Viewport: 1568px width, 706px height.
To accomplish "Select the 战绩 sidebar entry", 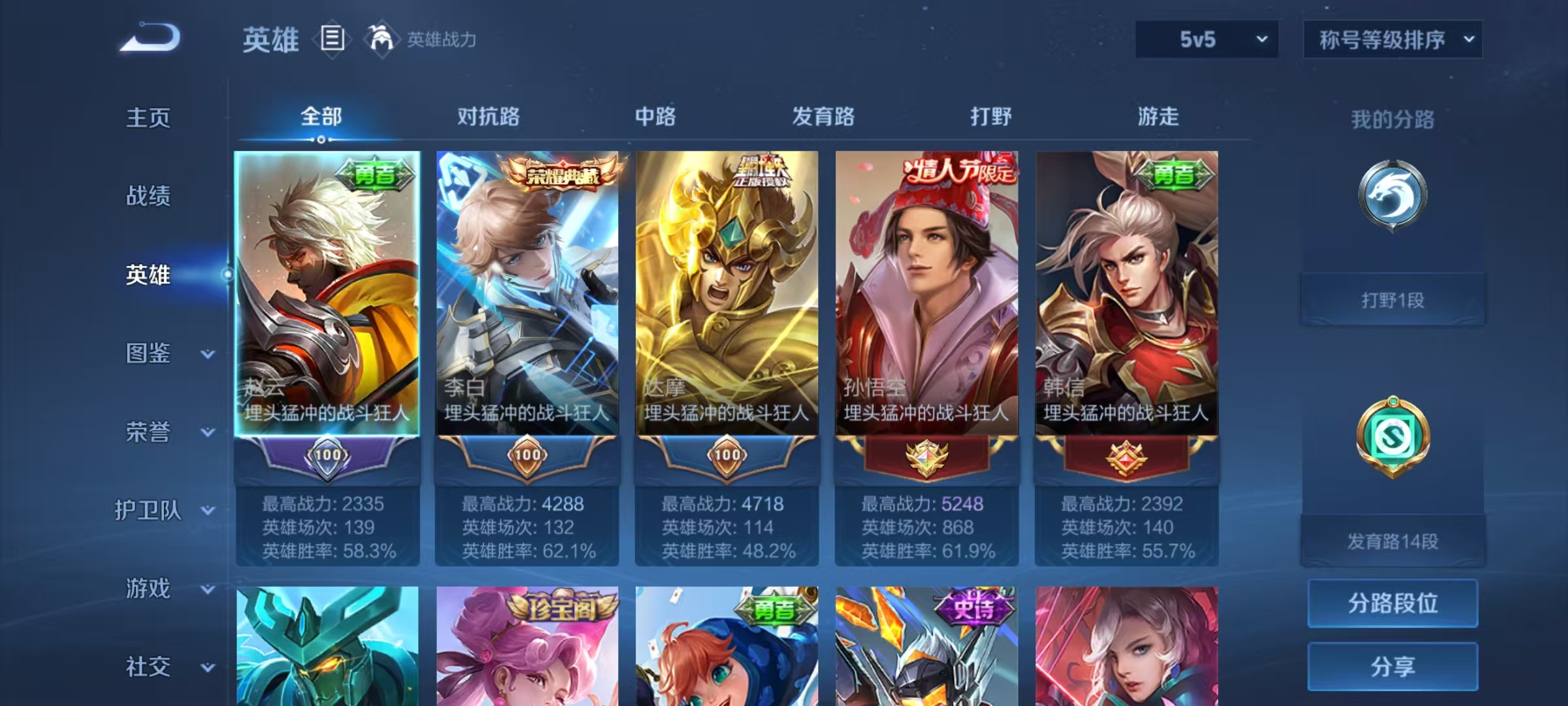I will pos(149,197).
